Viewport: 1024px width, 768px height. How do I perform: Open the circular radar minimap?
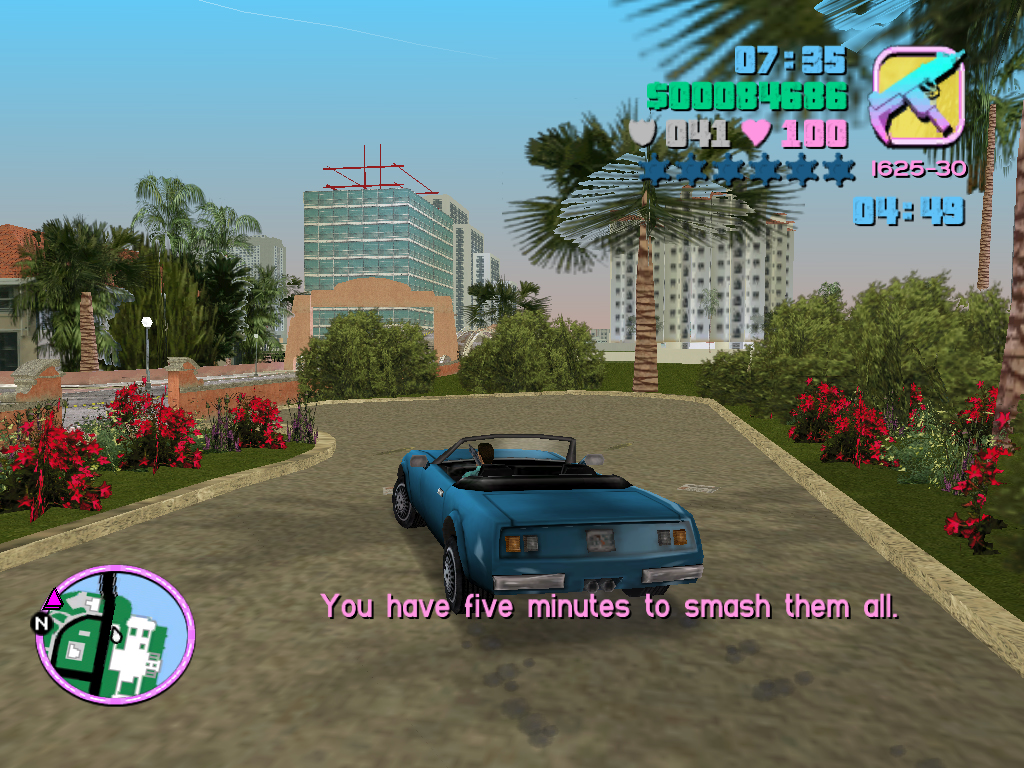(115, 636)
